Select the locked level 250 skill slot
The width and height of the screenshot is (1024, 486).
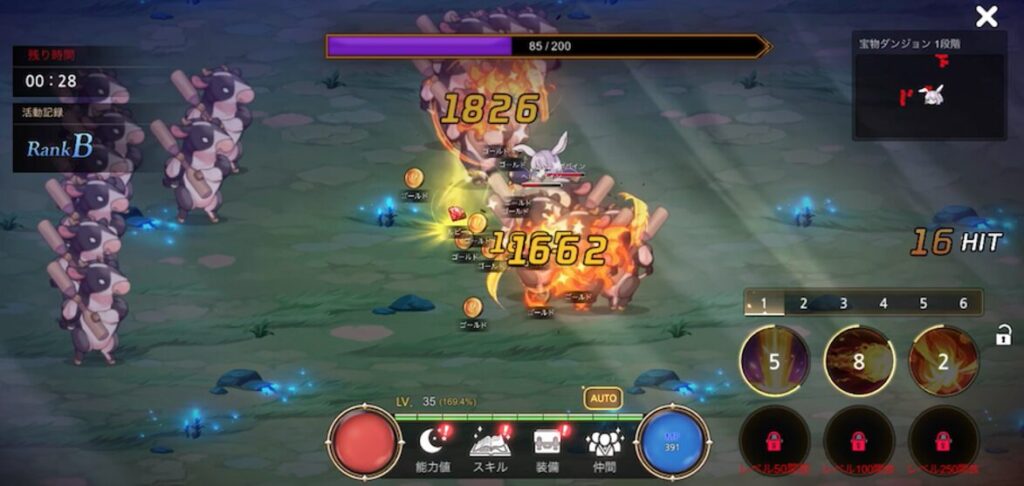coord(943,440)
